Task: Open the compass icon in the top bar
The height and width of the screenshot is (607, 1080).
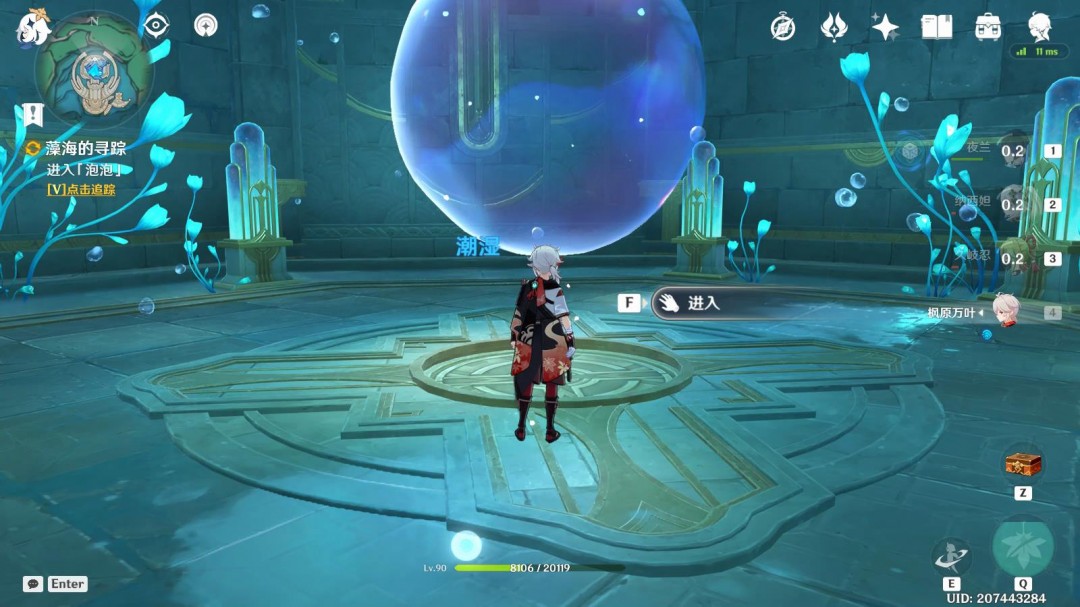Action: (x=783, y=27)
